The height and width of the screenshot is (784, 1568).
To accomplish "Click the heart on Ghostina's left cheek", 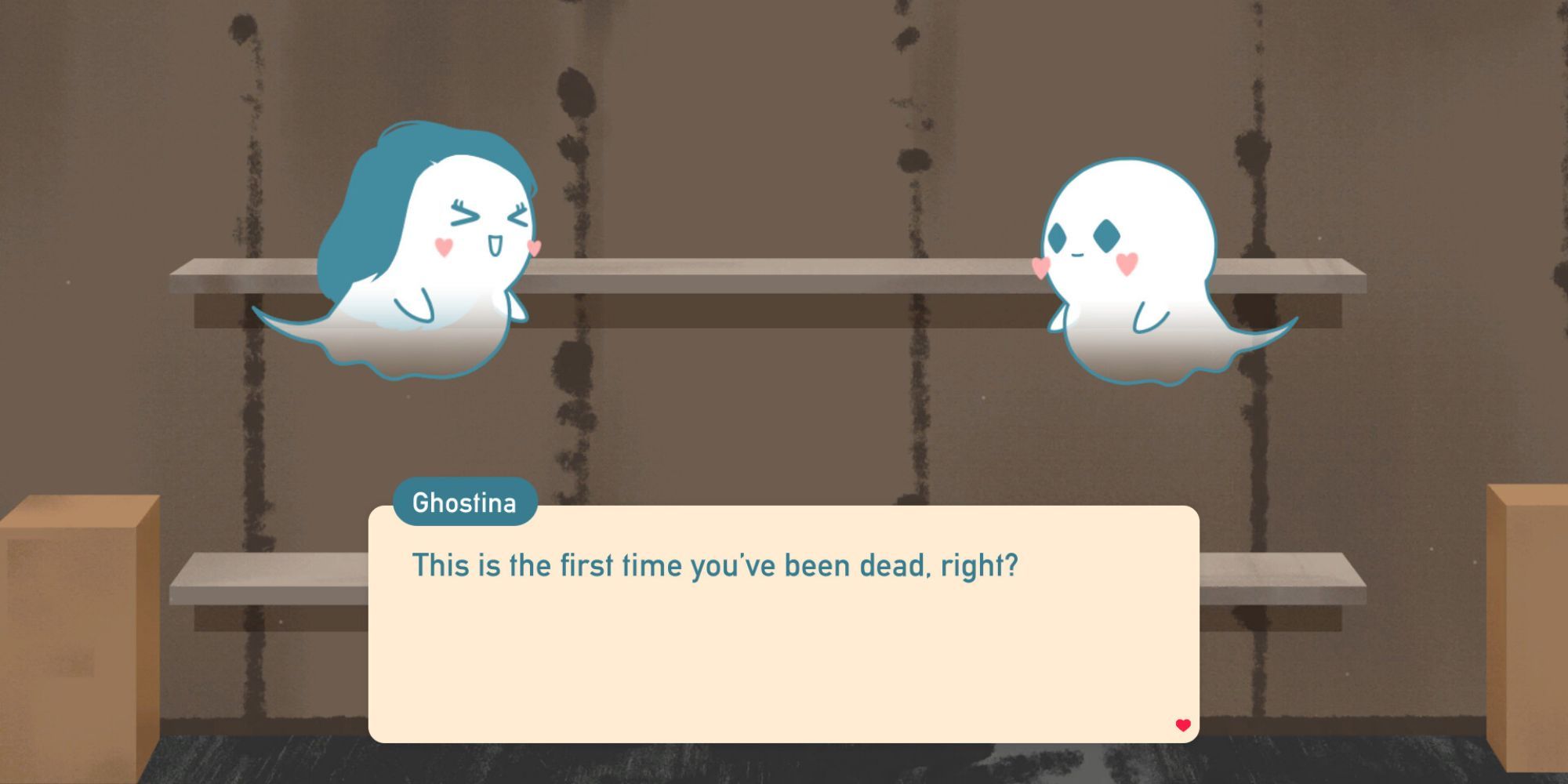I will pos(444,245).
